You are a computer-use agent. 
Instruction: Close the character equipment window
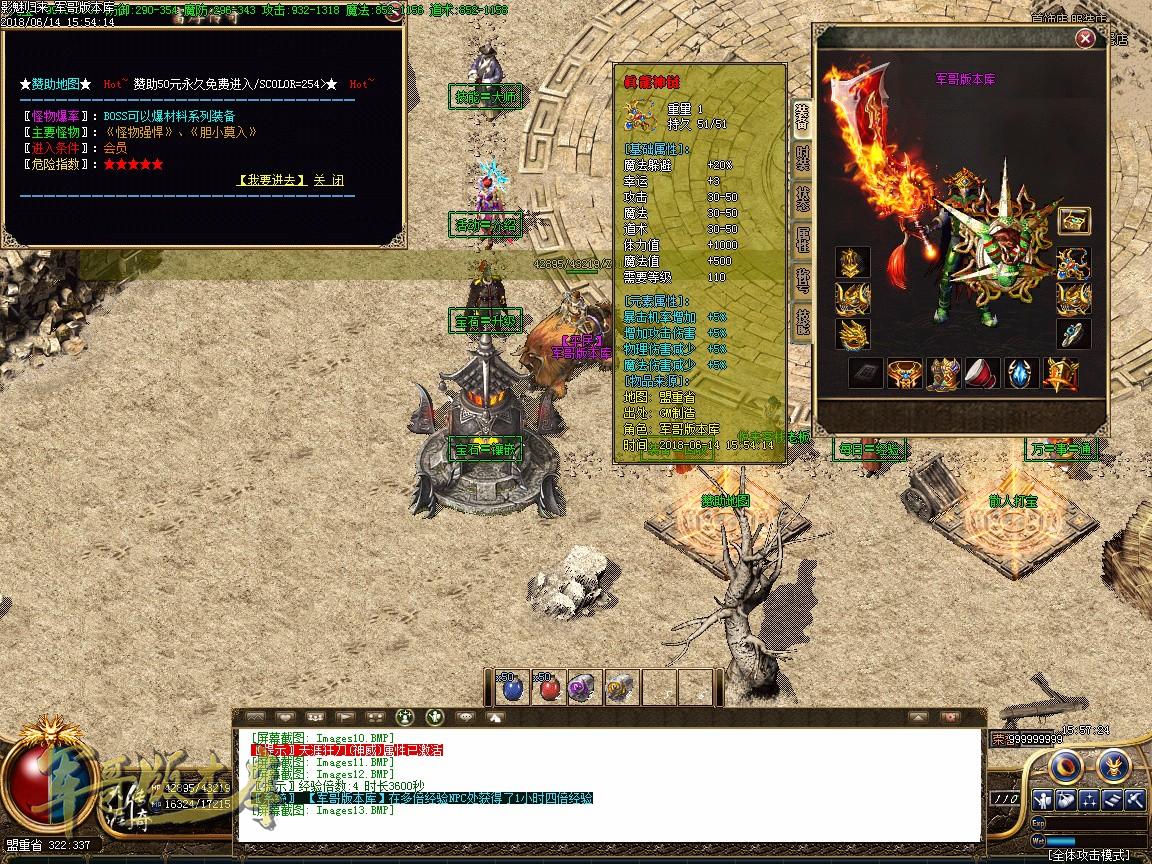1085,39
